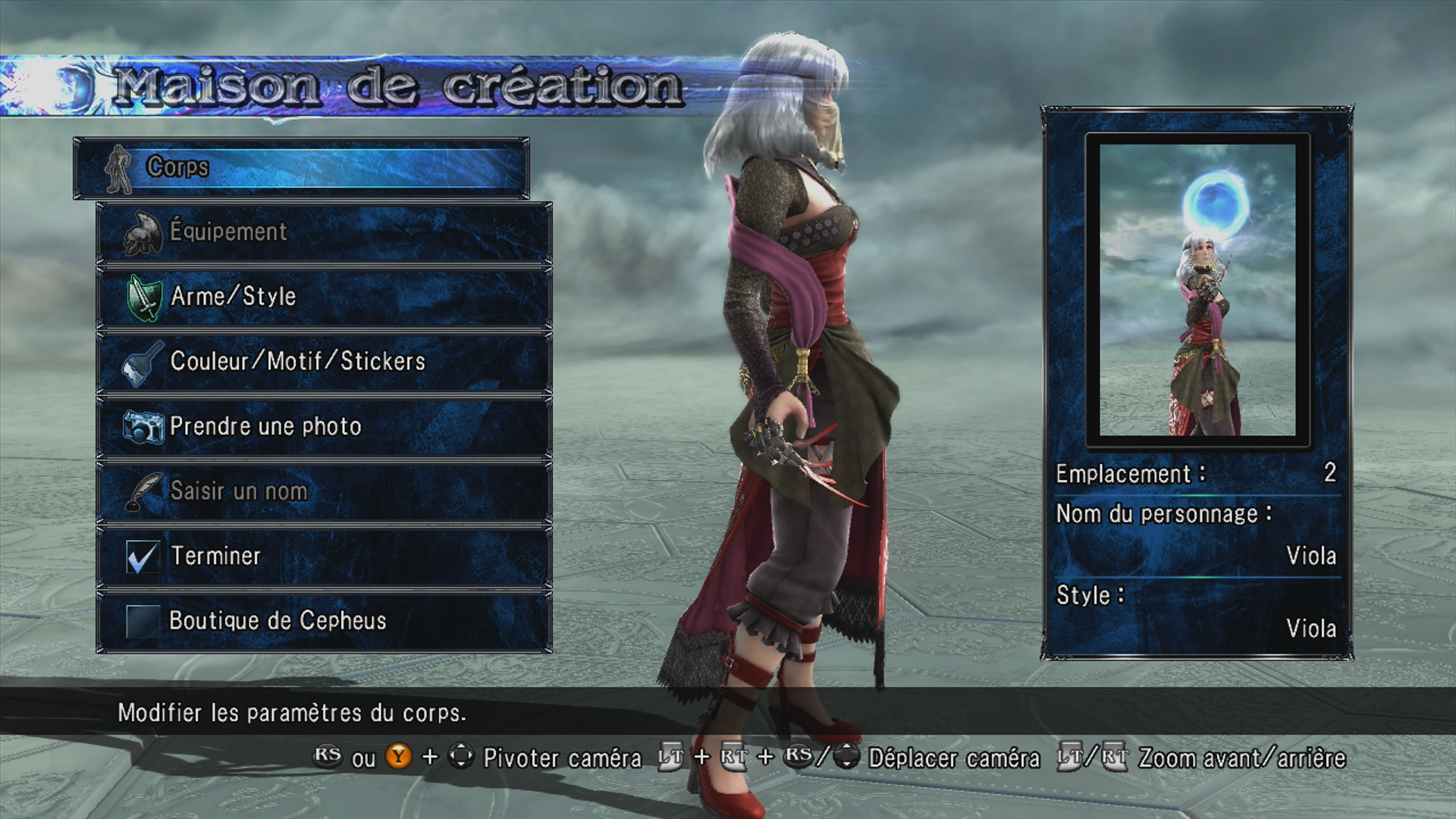Viewport: 1456px width, 819px height.
Task: Select Prendre une photo
Action: [x=324, y=426]
